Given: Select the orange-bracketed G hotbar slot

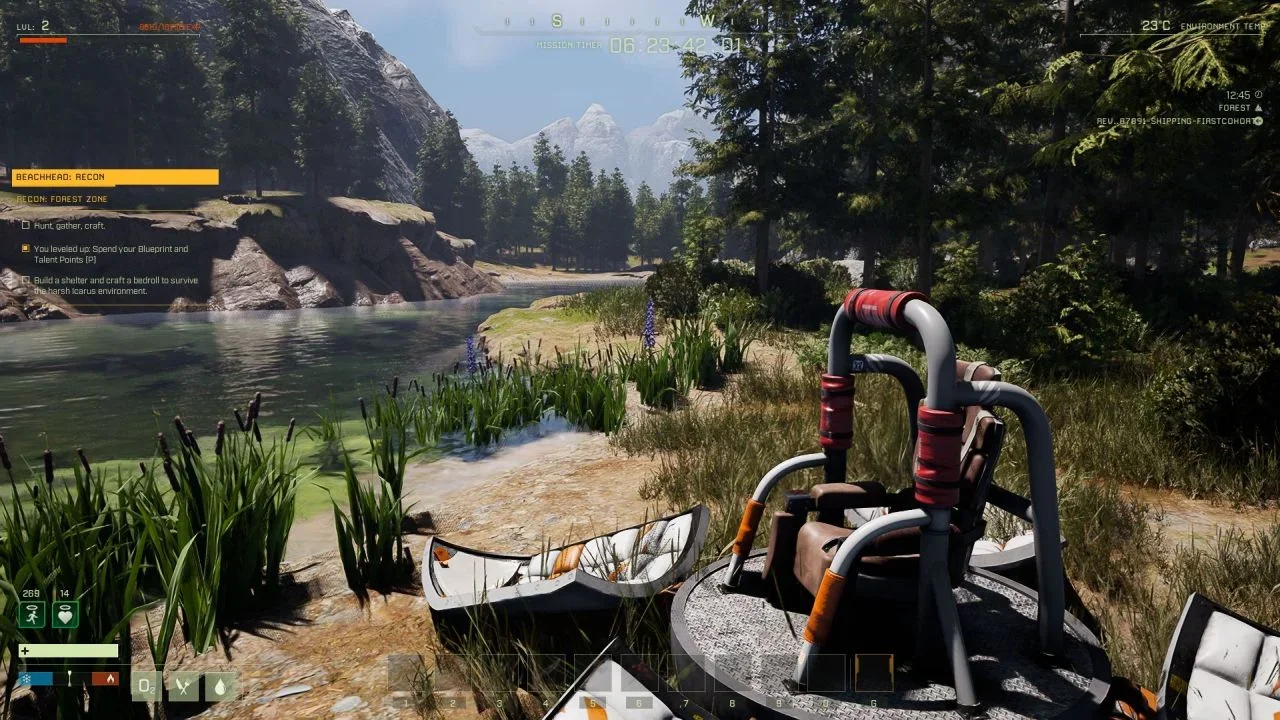Looking at the screenshot, I should pos(874,674).
